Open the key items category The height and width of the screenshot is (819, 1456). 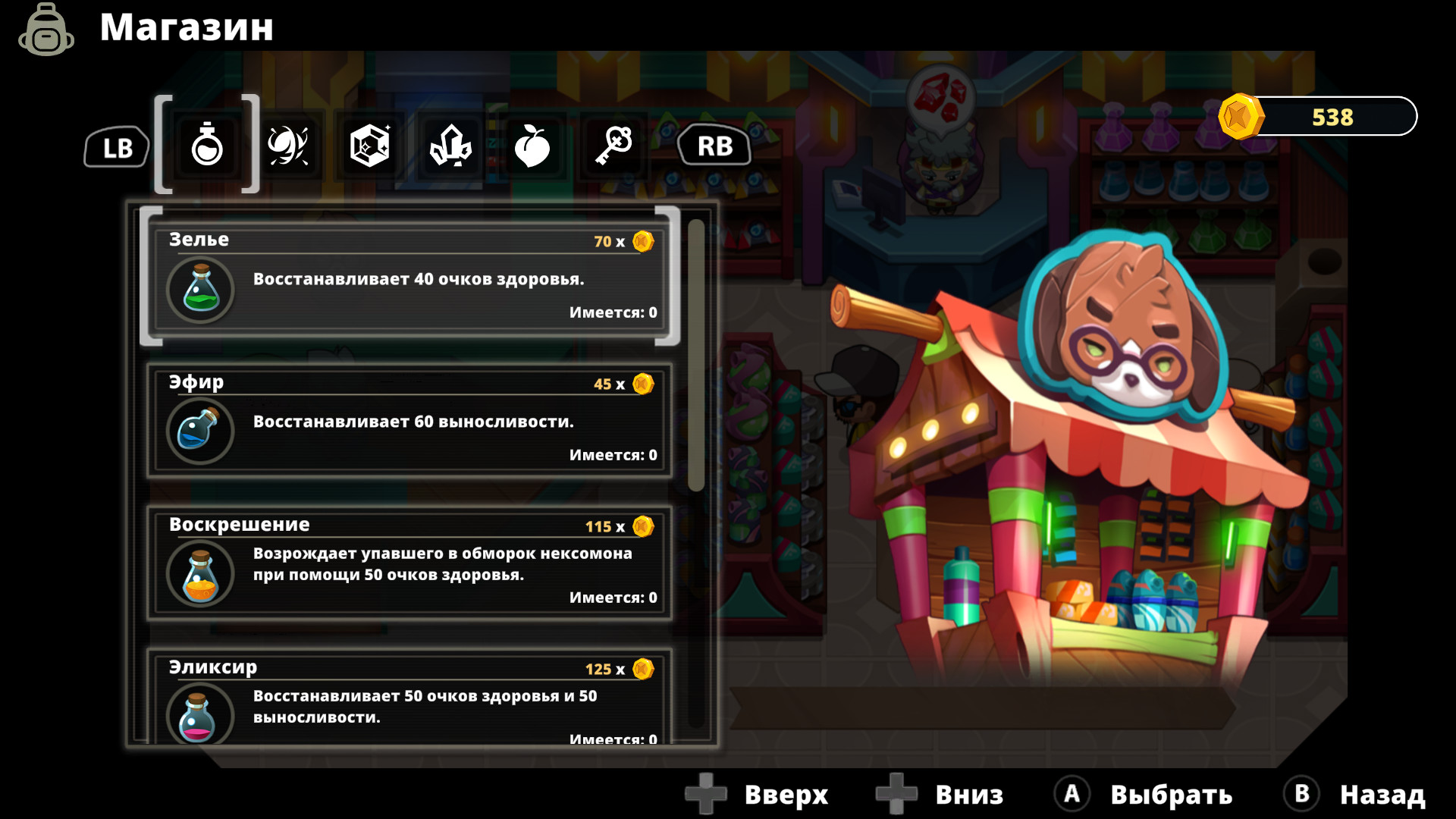613,146
